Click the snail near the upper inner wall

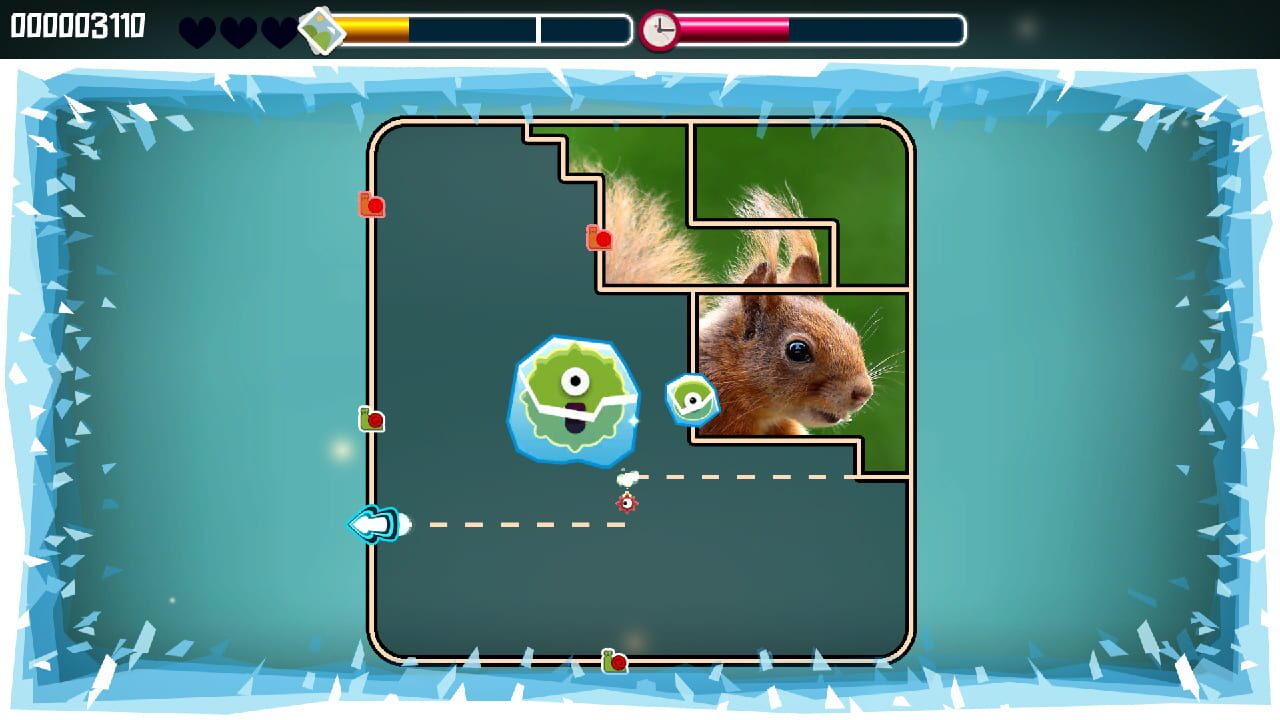(x=597, y=238)
